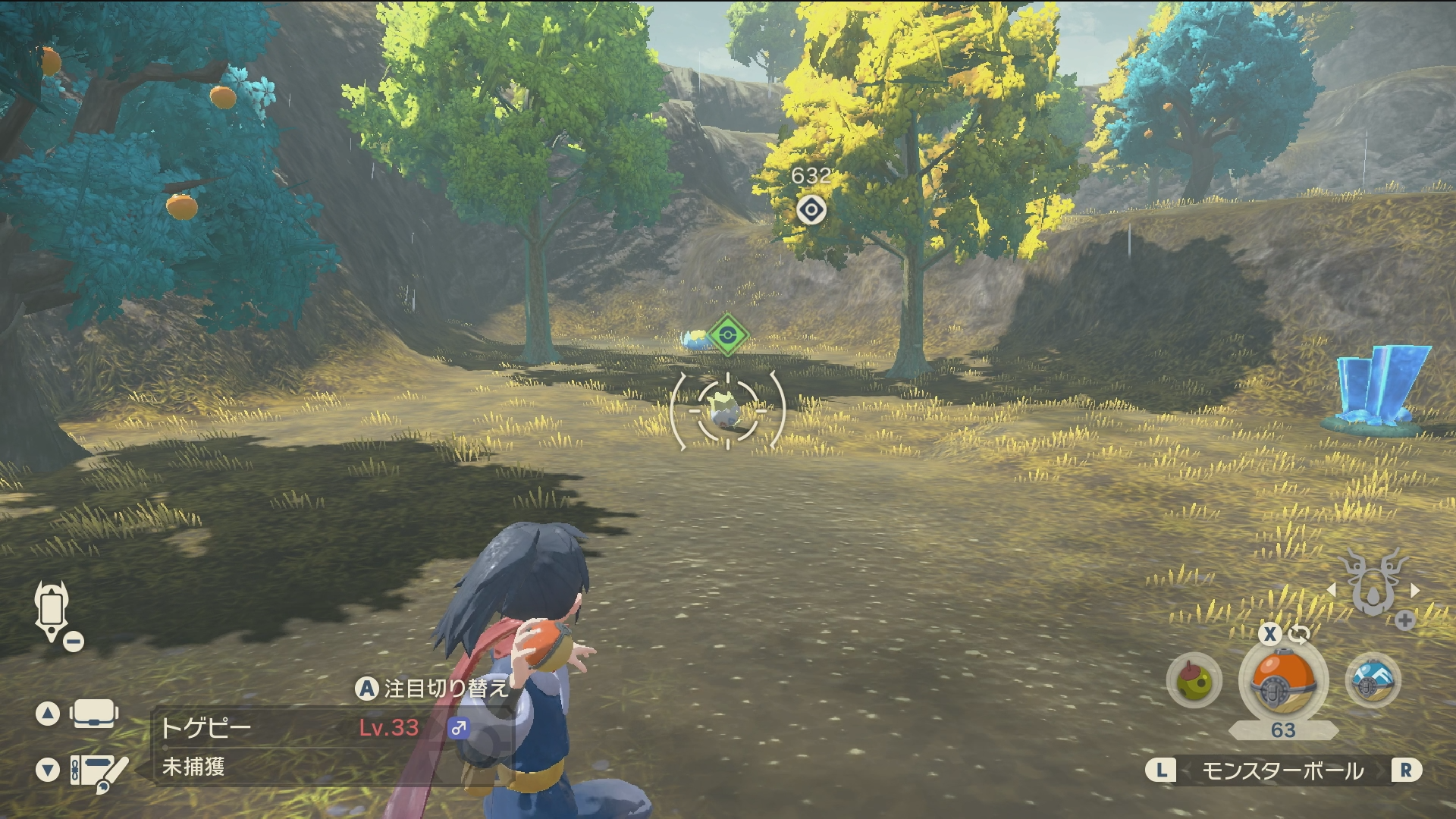Click the 632 waypoint marker
This screenshot has width=1456, height=819.
click(x=811, y=209)
